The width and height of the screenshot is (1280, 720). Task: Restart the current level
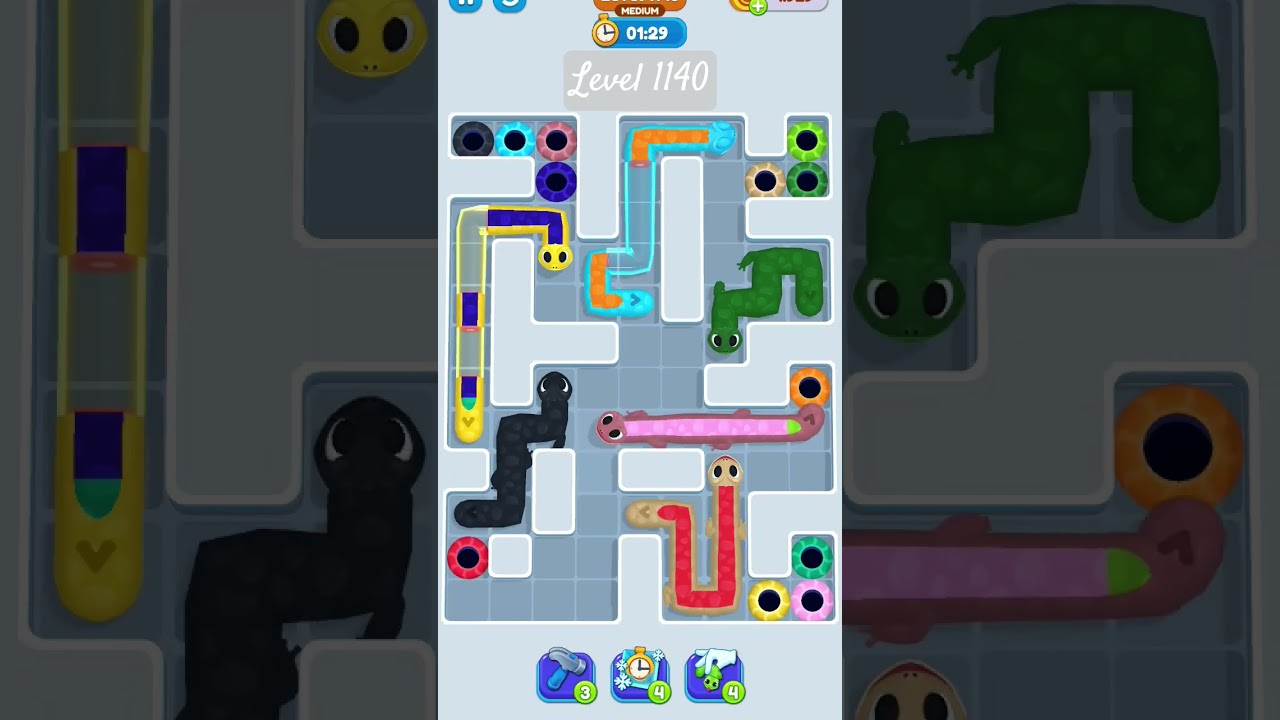click(510, 5)
